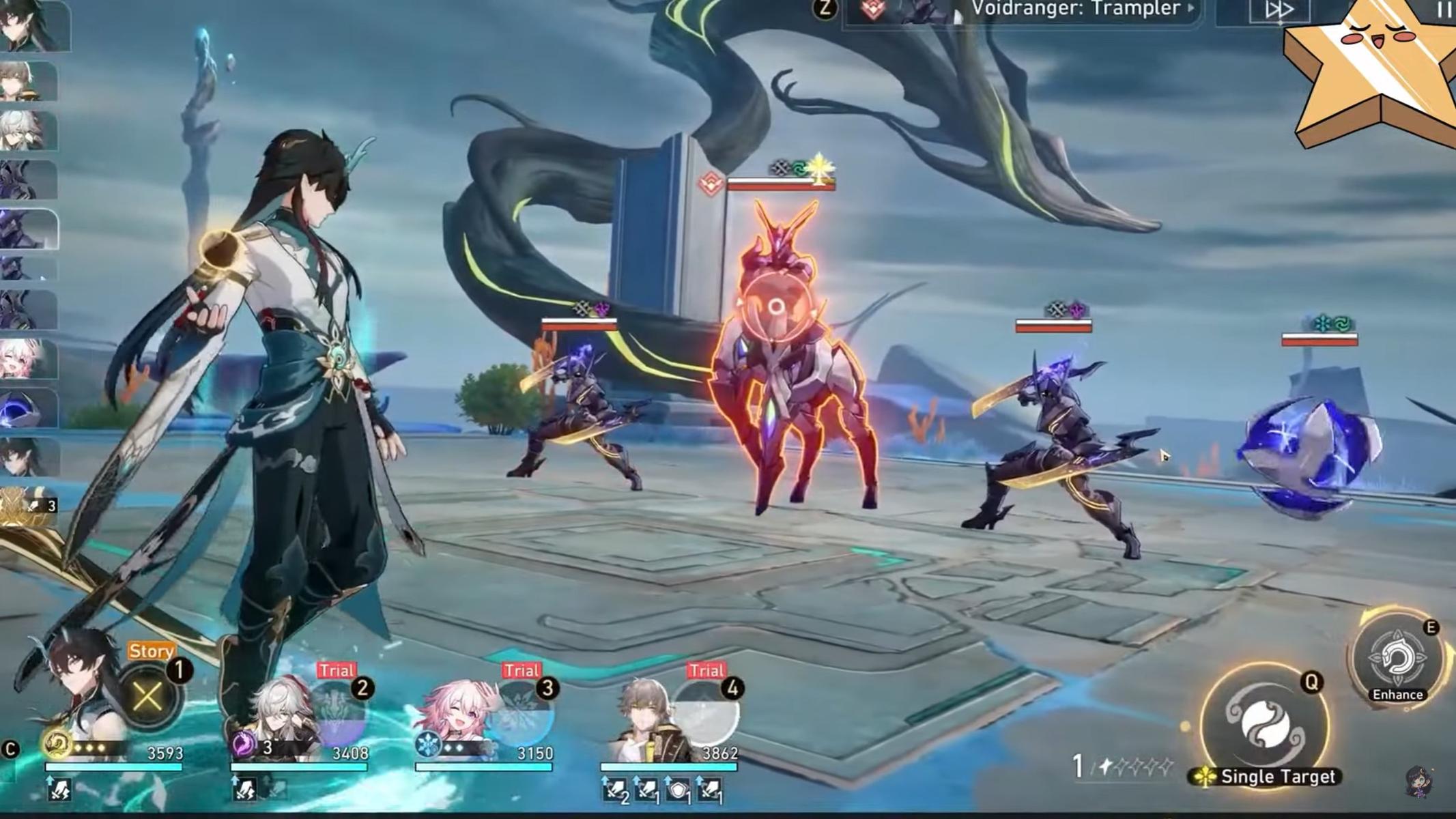Trigger March 7th's ultimate icon

(x=523, y=714)
